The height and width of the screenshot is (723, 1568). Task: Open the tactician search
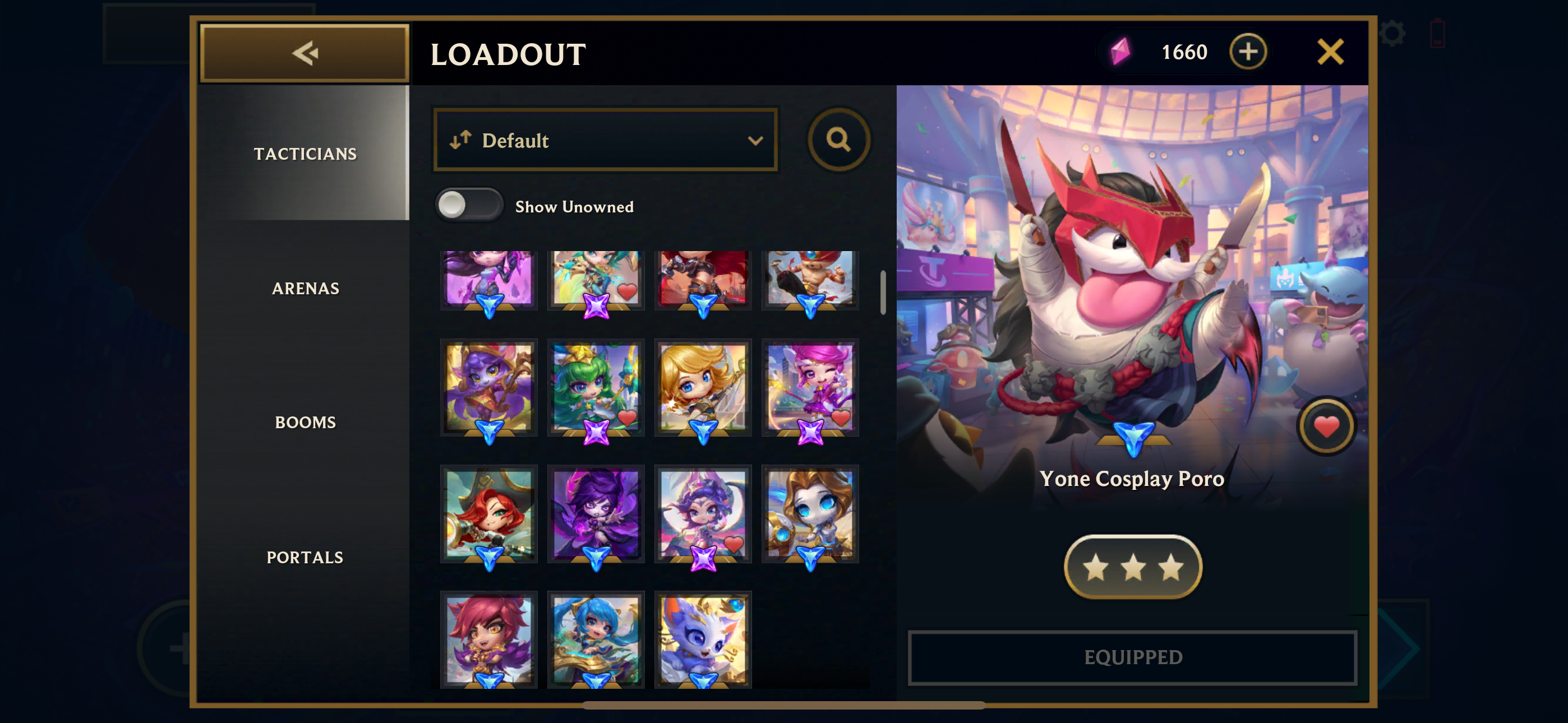[x=838, y=140]
